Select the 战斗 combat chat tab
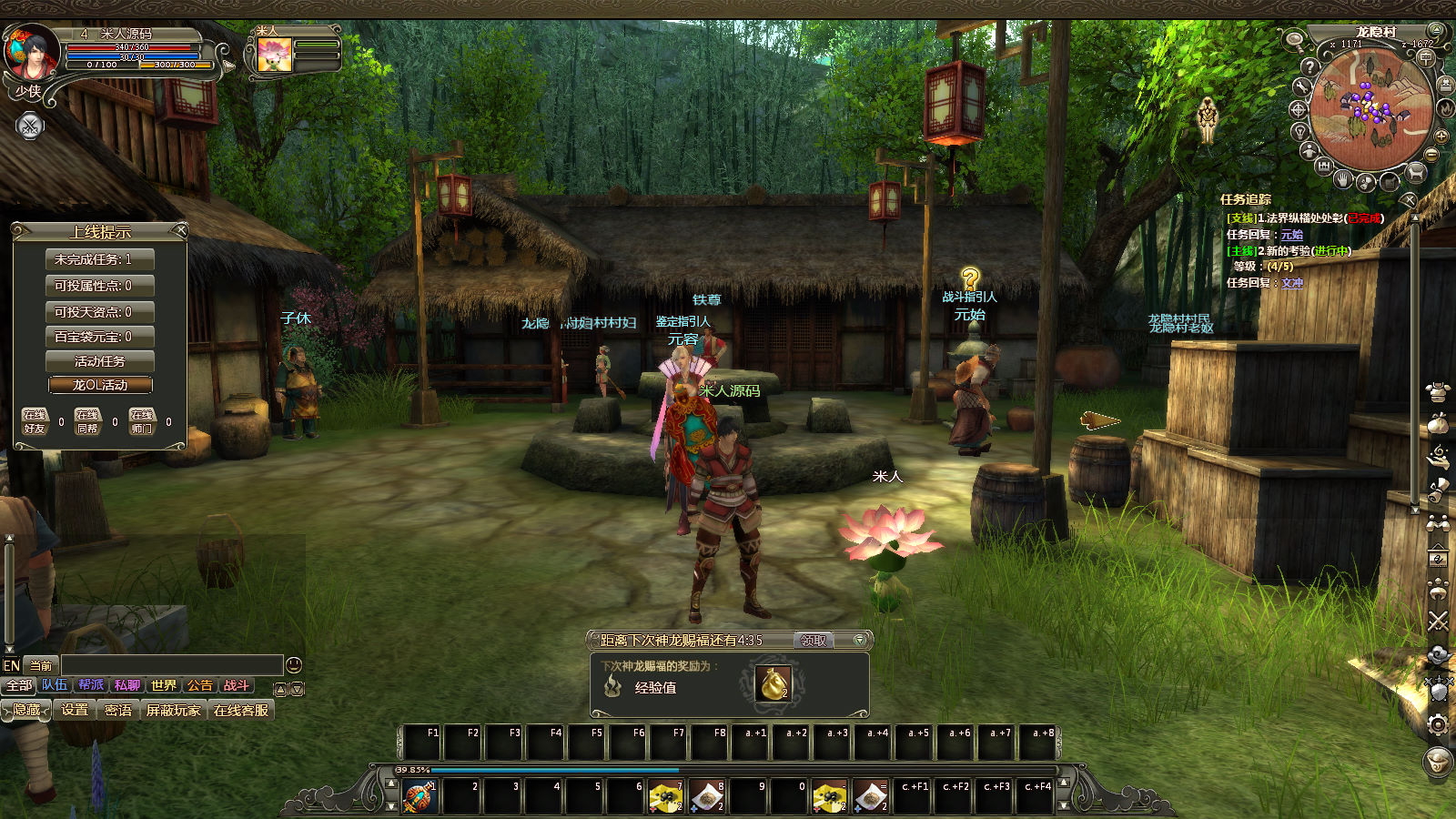Screen dimensions: 1456x819 [x=237, y=685]
